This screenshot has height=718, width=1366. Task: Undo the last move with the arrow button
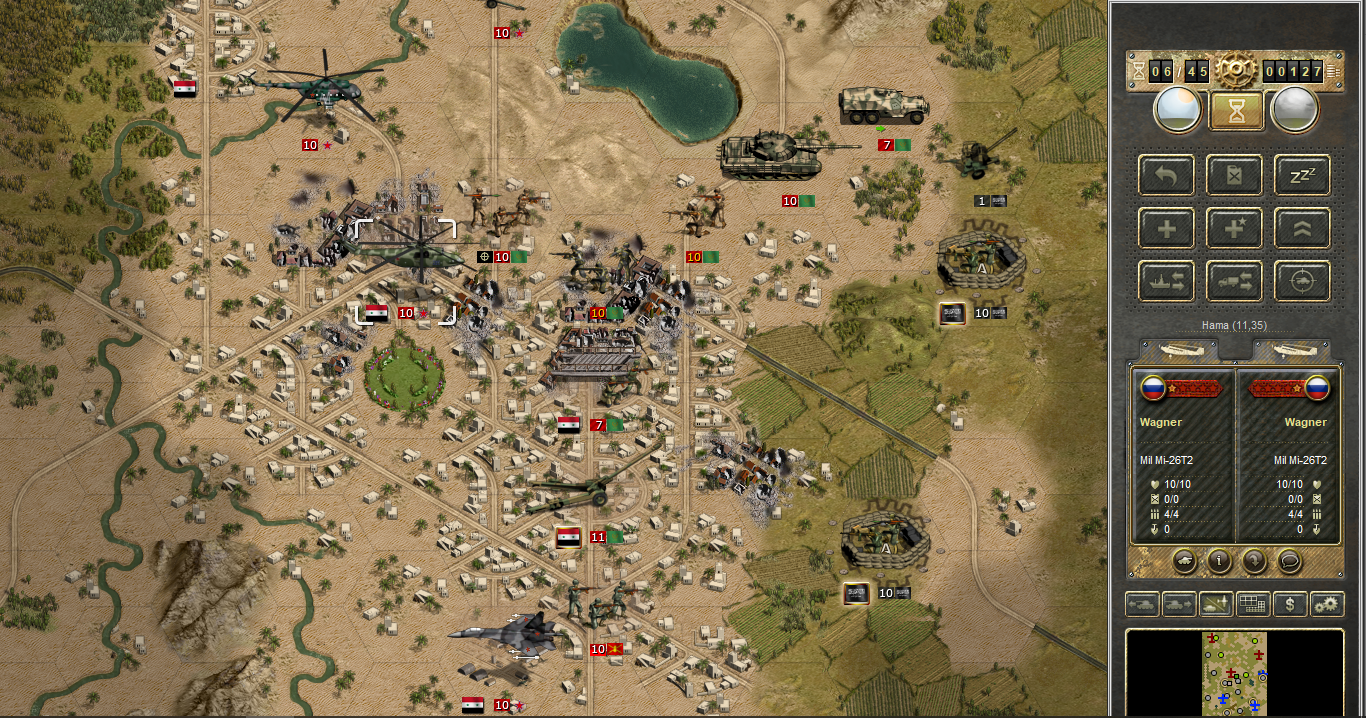(1166, 175)
